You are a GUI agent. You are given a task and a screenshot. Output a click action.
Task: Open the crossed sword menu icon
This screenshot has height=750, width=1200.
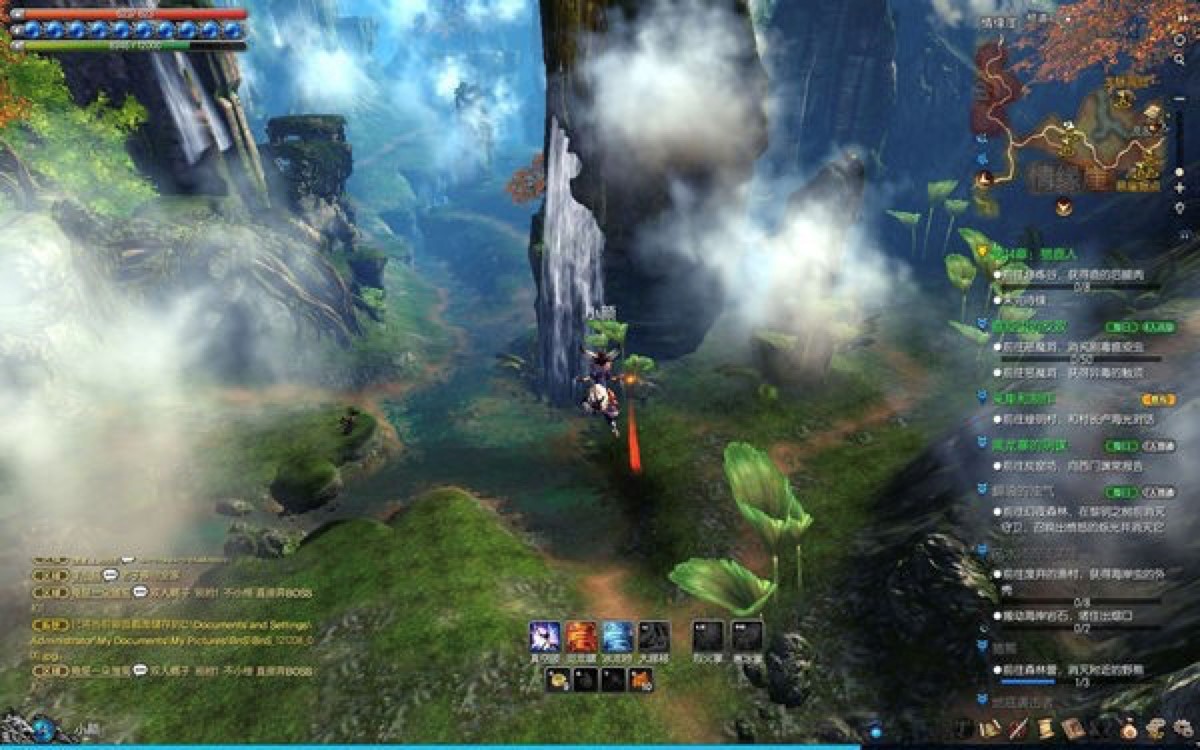(x=1018, y=729)
